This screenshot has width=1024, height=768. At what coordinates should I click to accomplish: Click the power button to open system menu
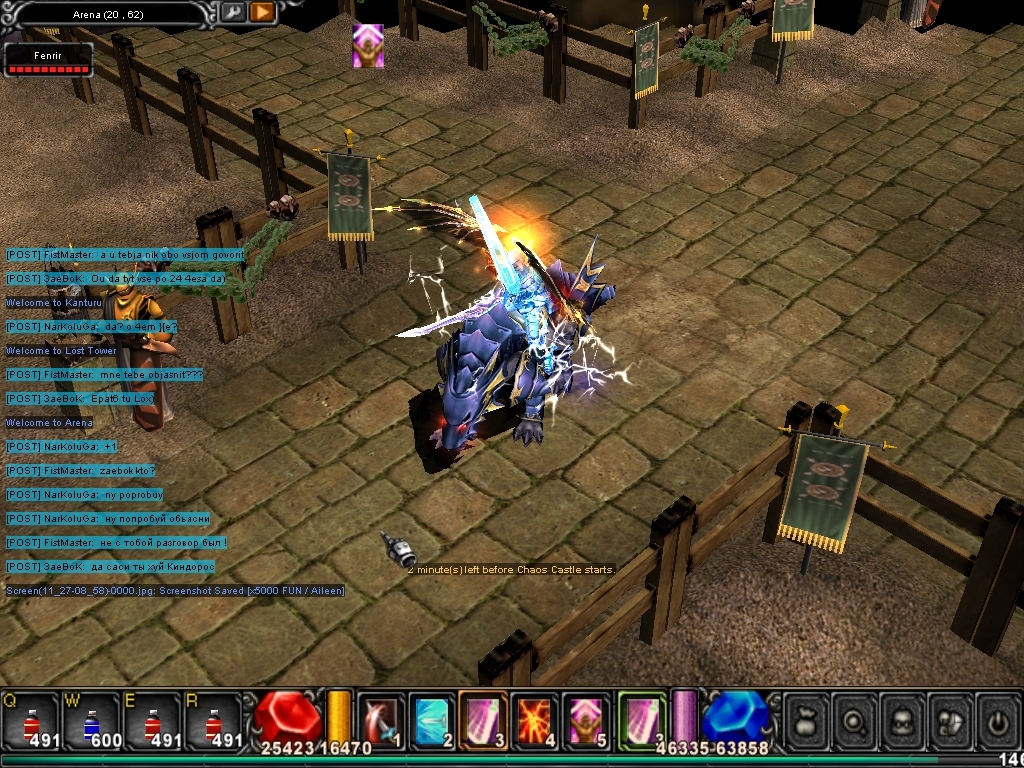(998, 720)
